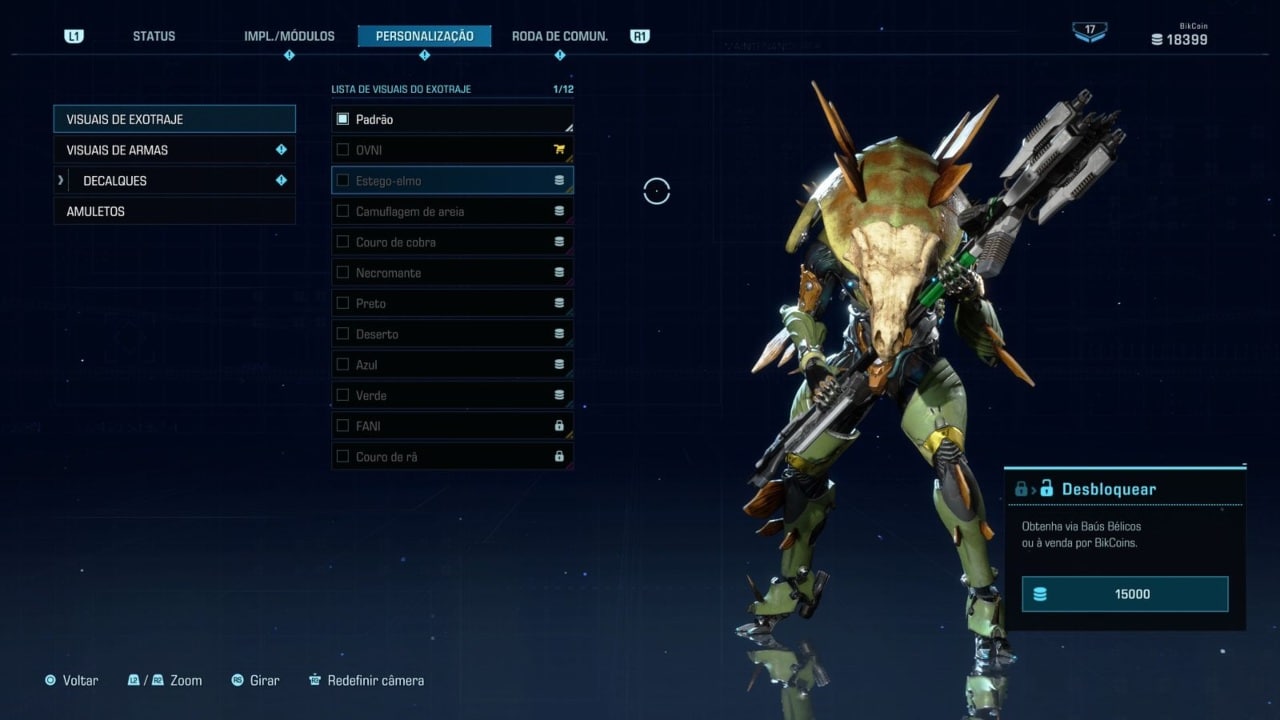This screenshot has height=720, width=1280.
Task: Select the Personalização tab
Action: click(424, 36)
